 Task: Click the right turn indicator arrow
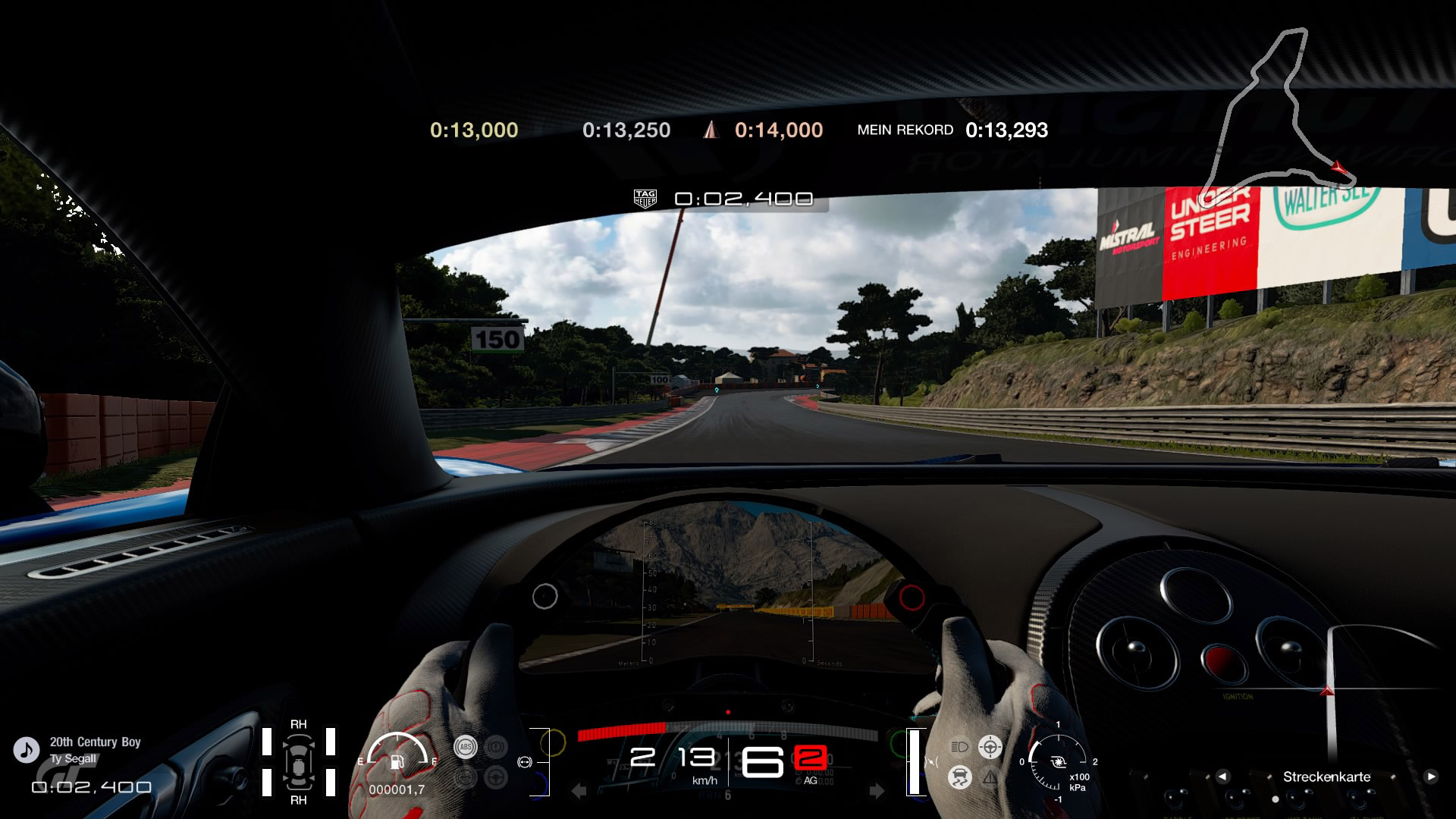click(x=877, y=792)
